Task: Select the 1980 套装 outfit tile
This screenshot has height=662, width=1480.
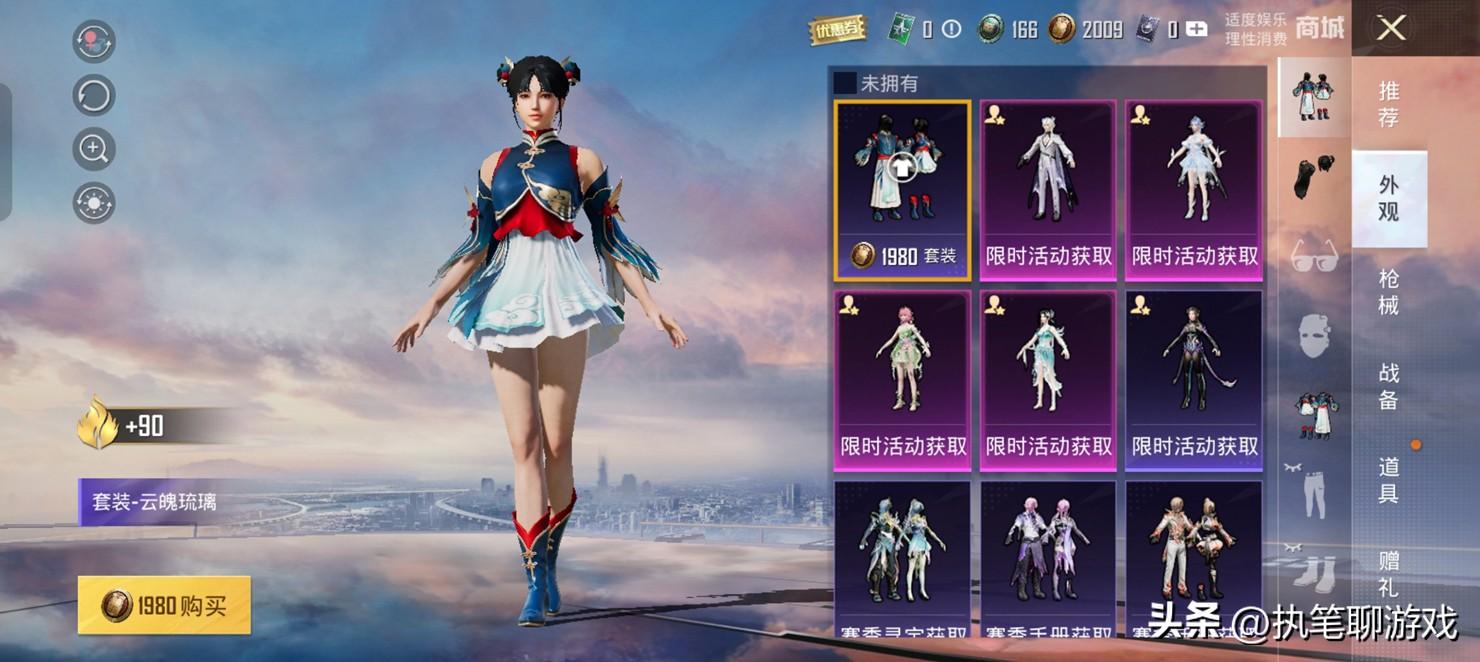Action: (902, 190)
